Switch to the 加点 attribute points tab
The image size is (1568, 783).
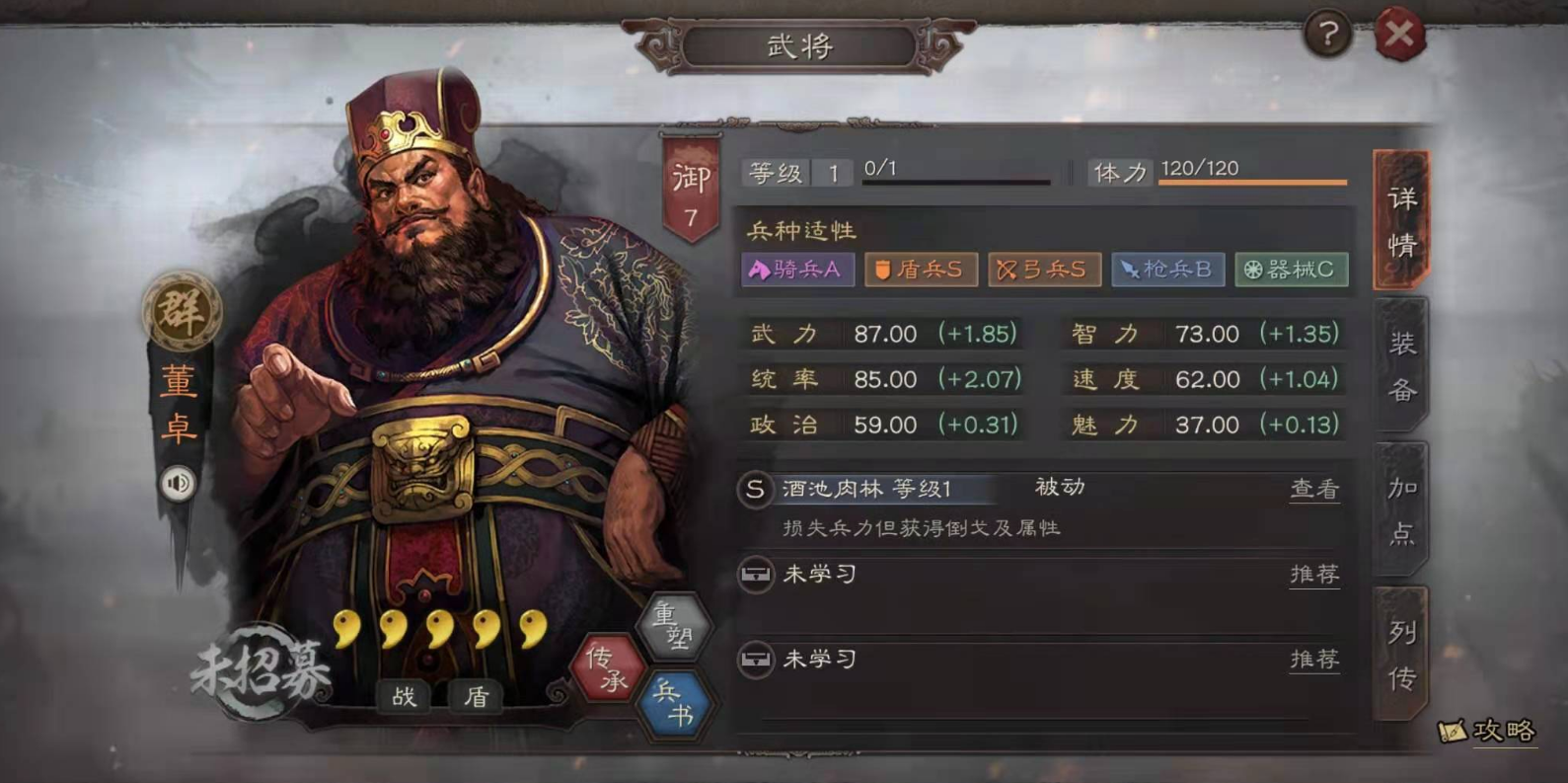pos(1401,510)
